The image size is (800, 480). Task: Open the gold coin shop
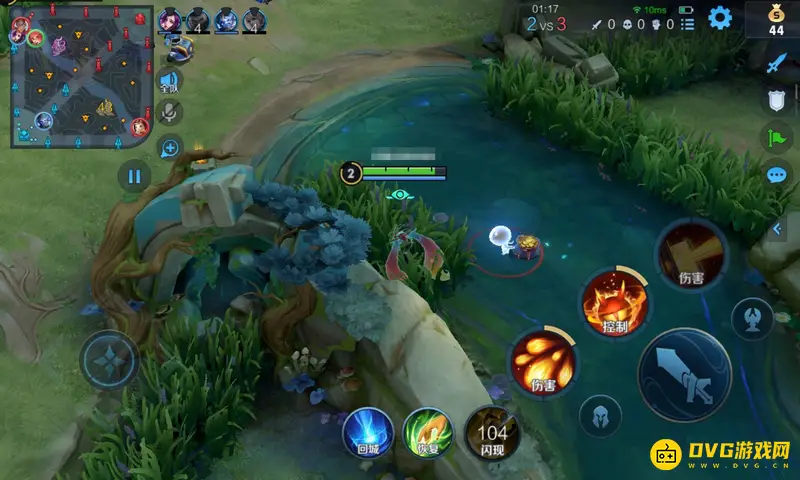tap(776, 20)
